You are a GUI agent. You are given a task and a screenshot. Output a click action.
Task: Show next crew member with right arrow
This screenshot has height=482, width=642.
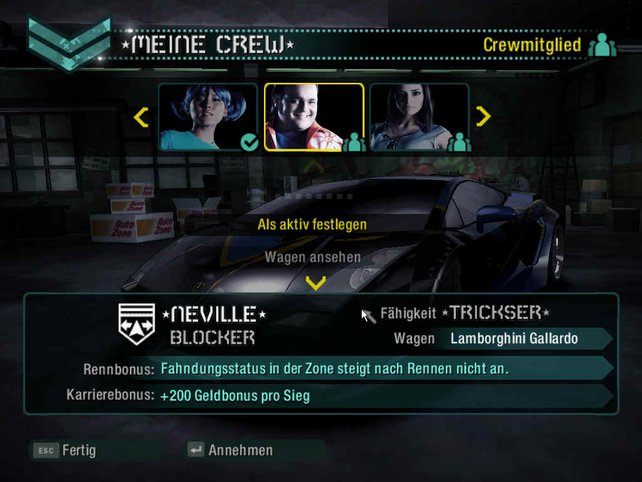[484, 117]
